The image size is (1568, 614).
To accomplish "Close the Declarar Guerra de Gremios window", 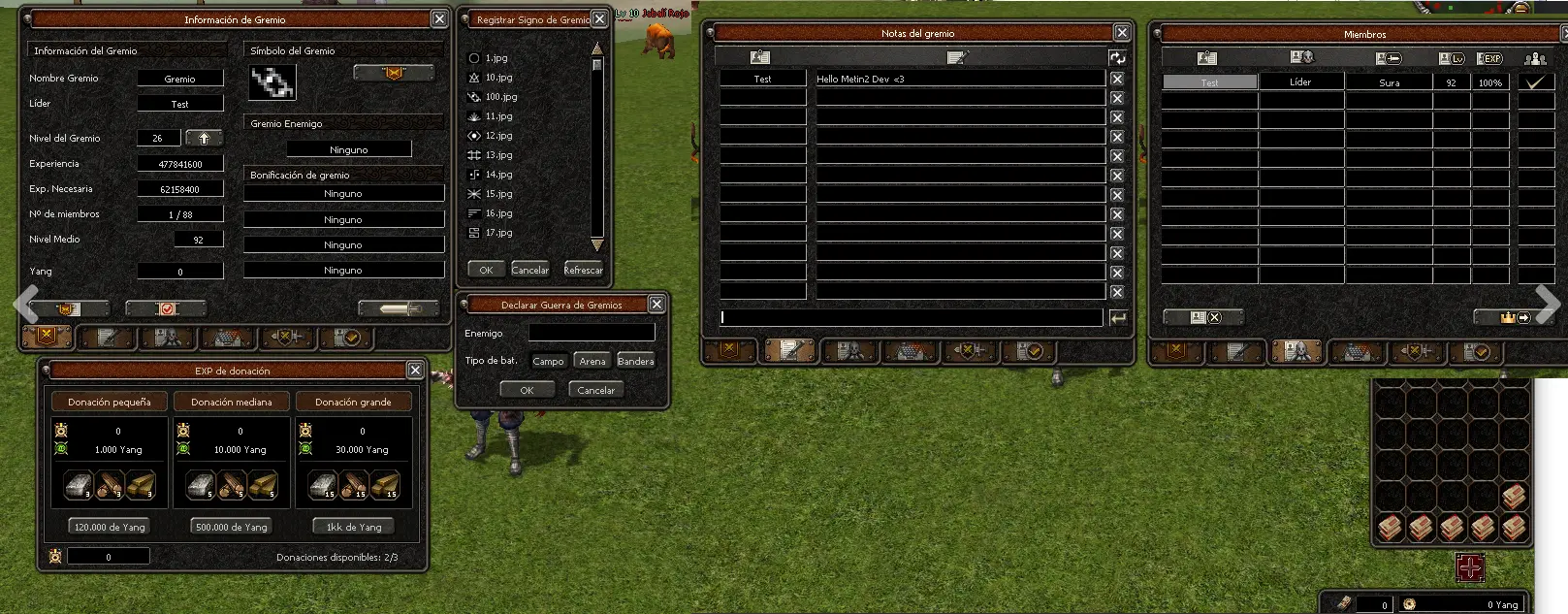I will click(x=656, y=305).
